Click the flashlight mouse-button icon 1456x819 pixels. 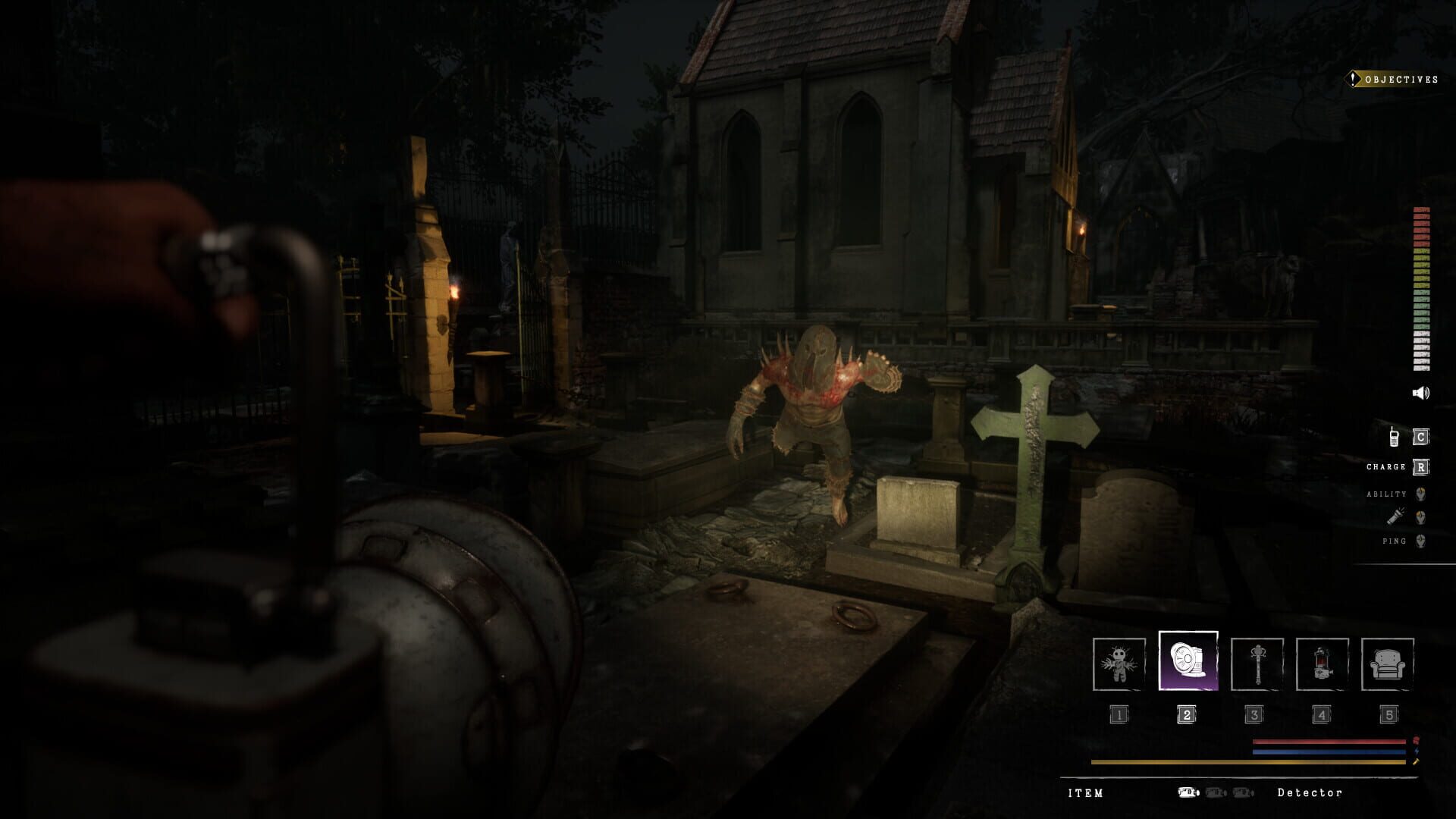click(1420, 516)
